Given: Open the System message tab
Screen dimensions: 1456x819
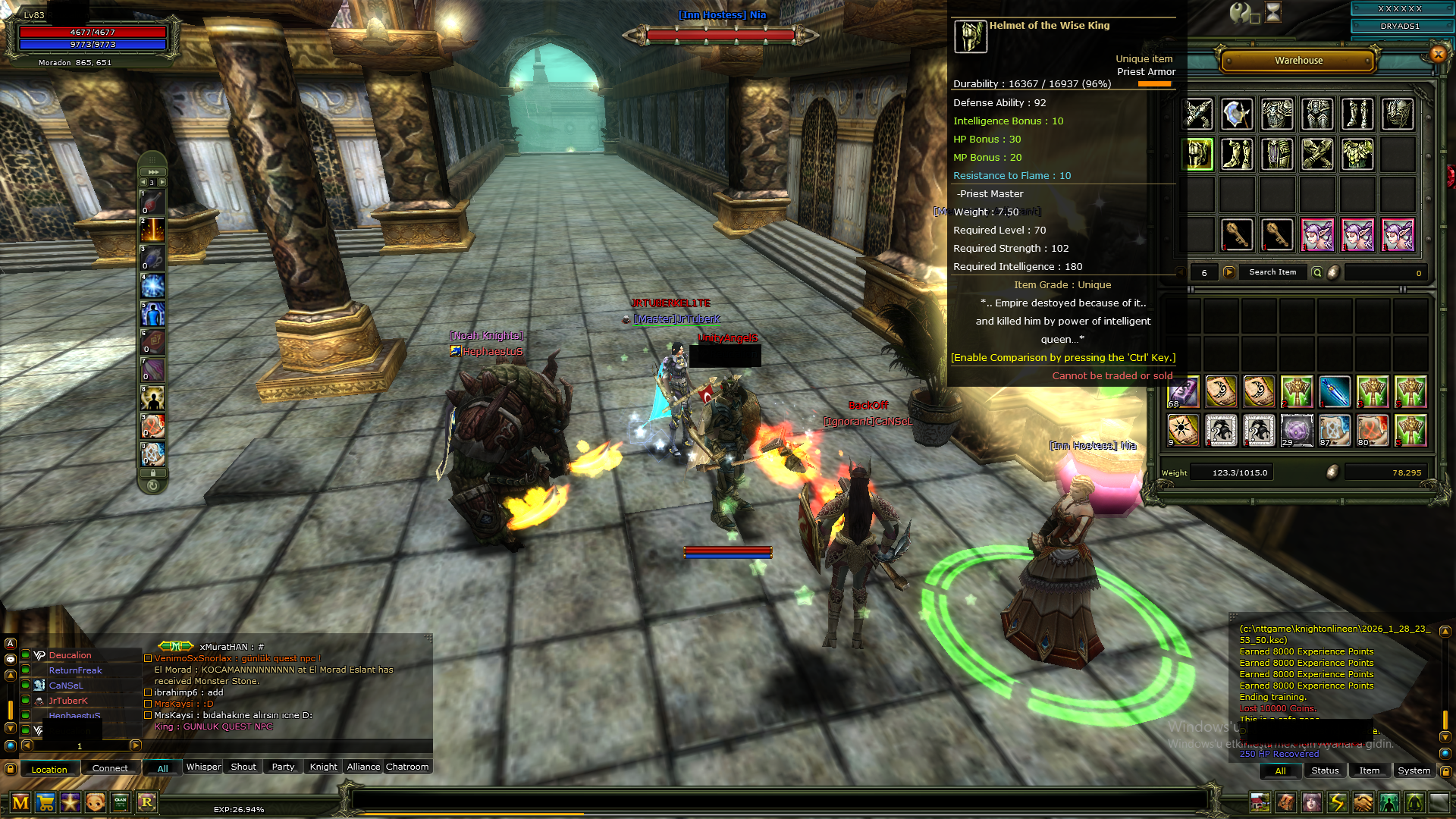Looking at the screenshot, I should coord(1414,770).
